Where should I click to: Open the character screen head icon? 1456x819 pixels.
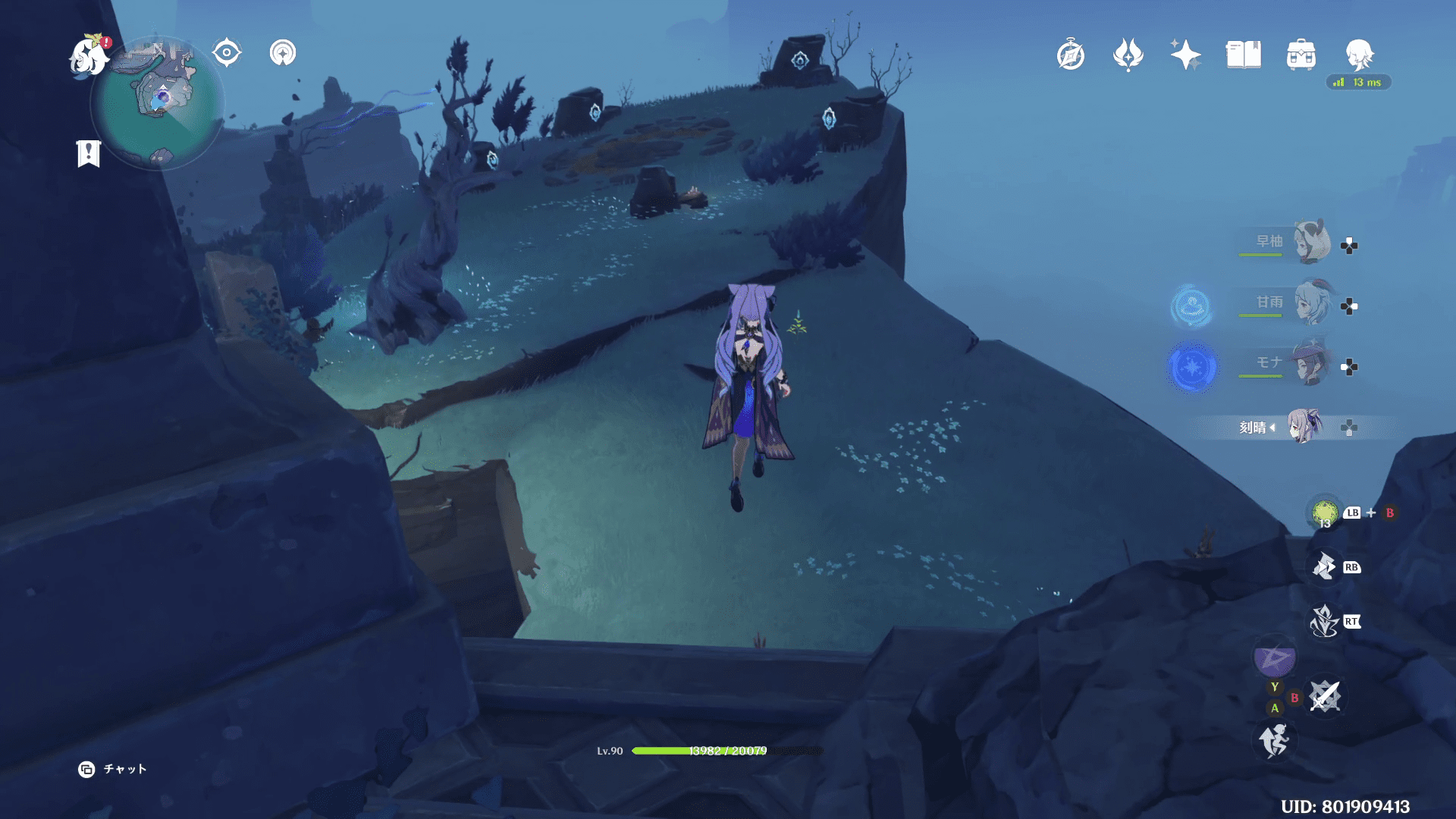tap(1359, 55)
